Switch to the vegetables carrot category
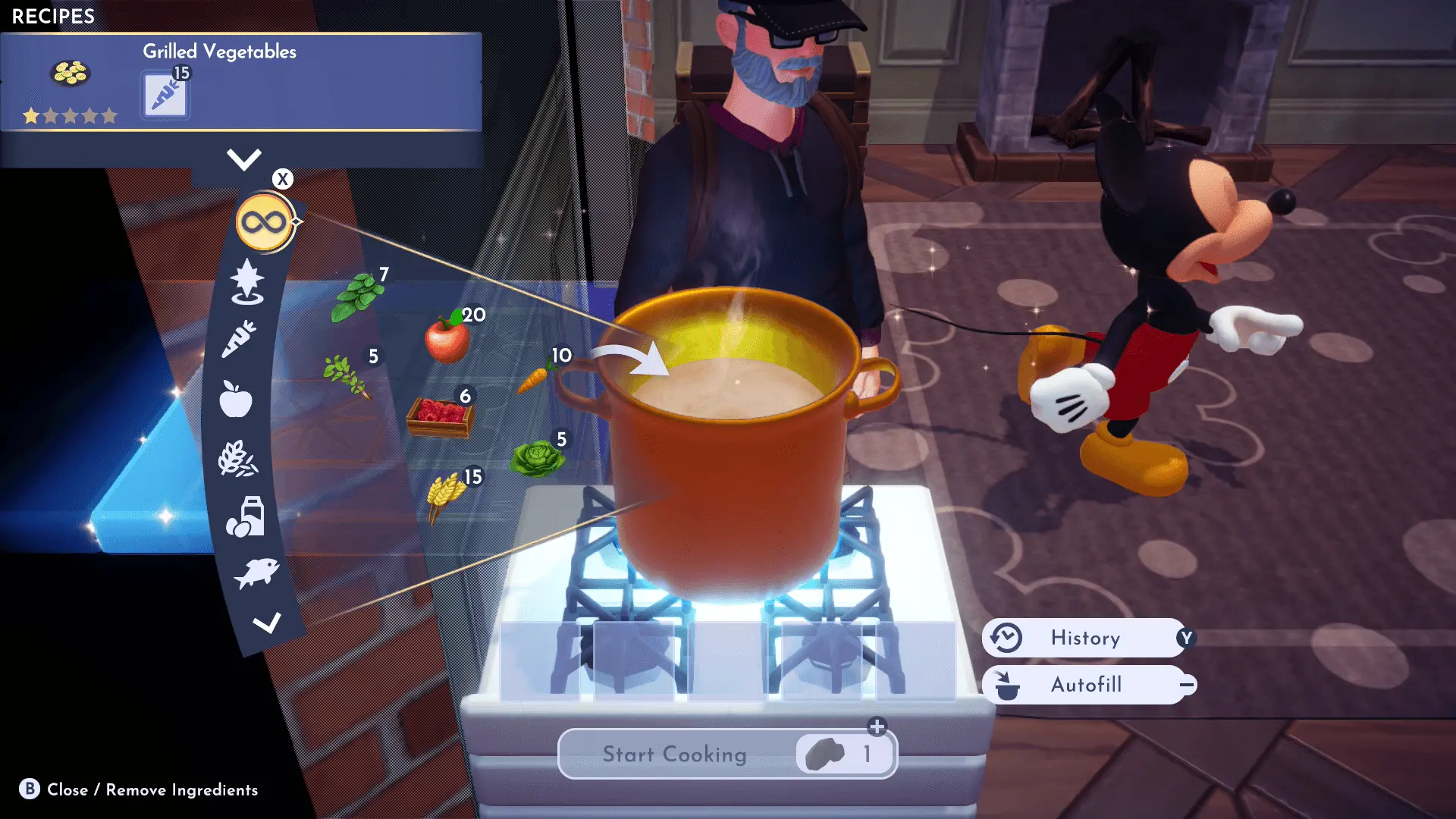Screen dimensions: 1456x819 (239, 339)
